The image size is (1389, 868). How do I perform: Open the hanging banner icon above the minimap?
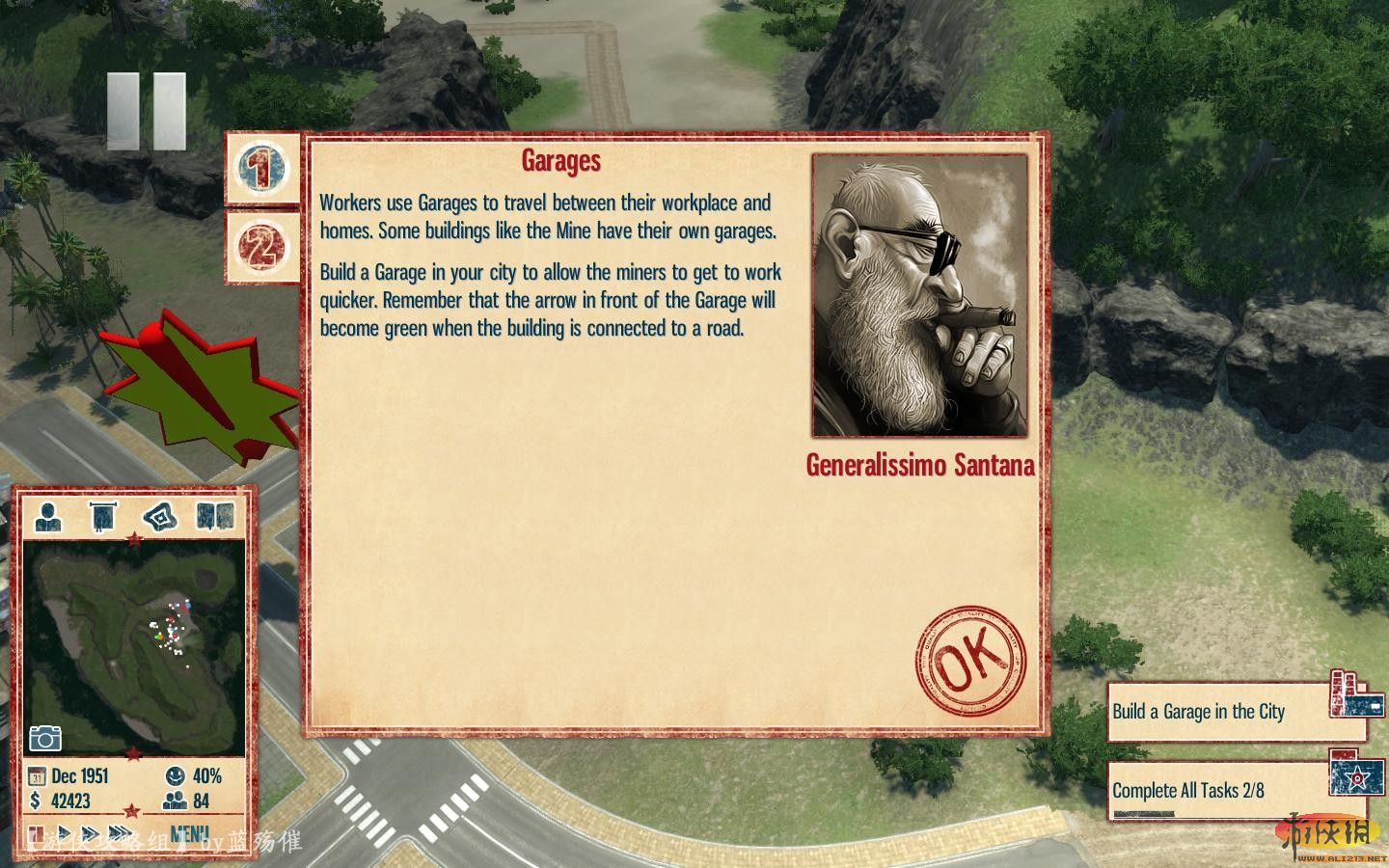point(103,517)
